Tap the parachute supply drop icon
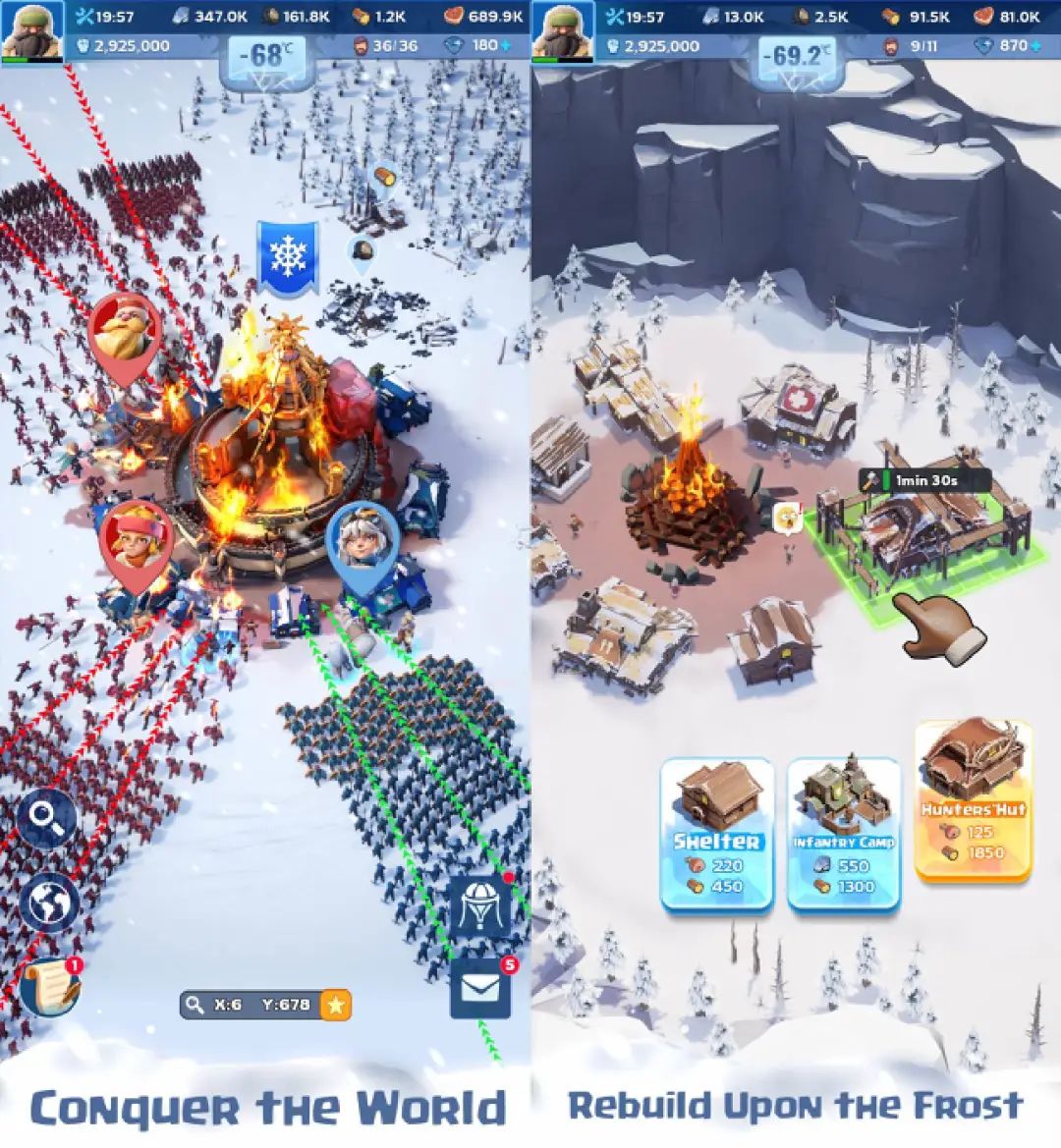The height and width of the screenshot is (1148, 1061). pyautogui.click(x=480, y=905)
